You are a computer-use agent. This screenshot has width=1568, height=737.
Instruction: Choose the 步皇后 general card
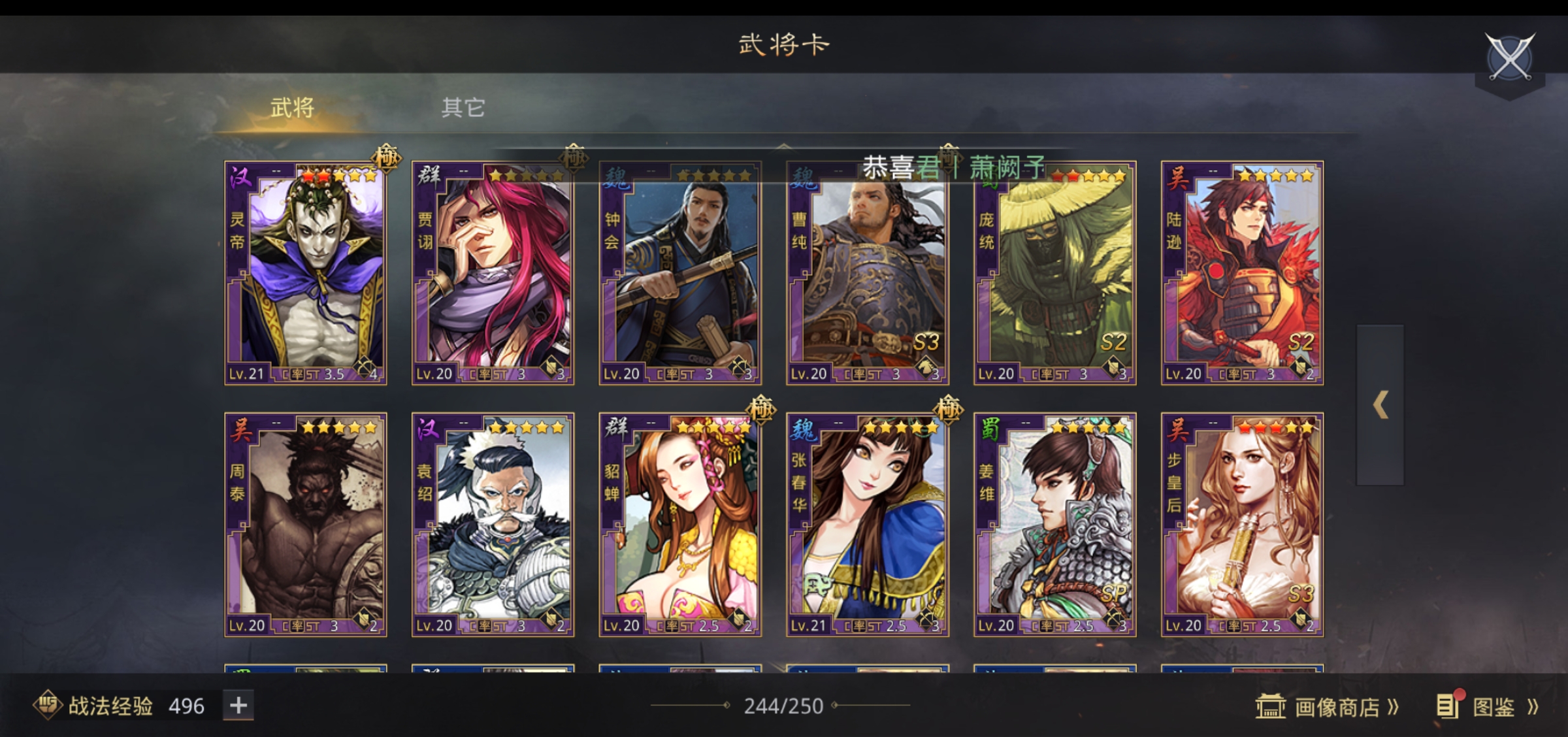(1242, 525)
